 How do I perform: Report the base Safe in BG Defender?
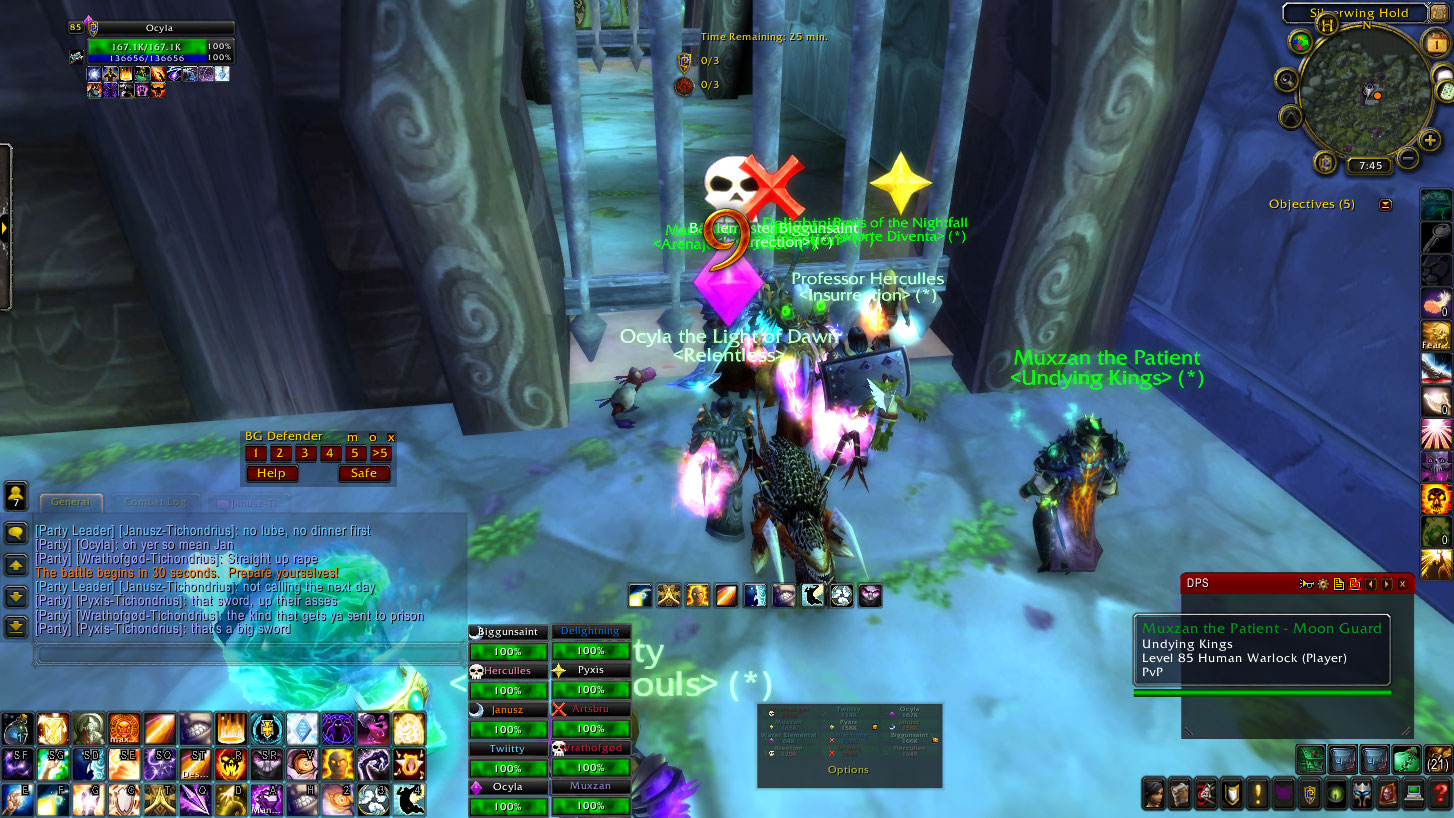[364, 473]
